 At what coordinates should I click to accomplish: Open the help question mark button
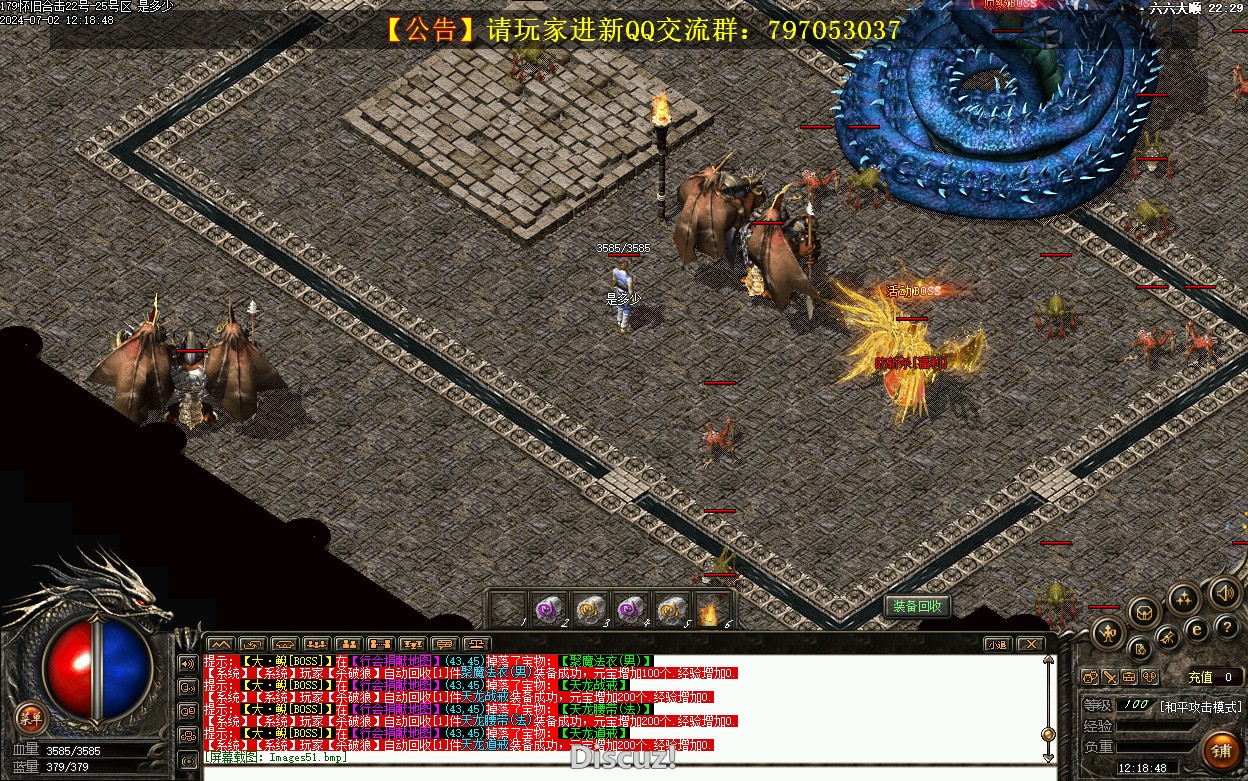point(1229,626)
